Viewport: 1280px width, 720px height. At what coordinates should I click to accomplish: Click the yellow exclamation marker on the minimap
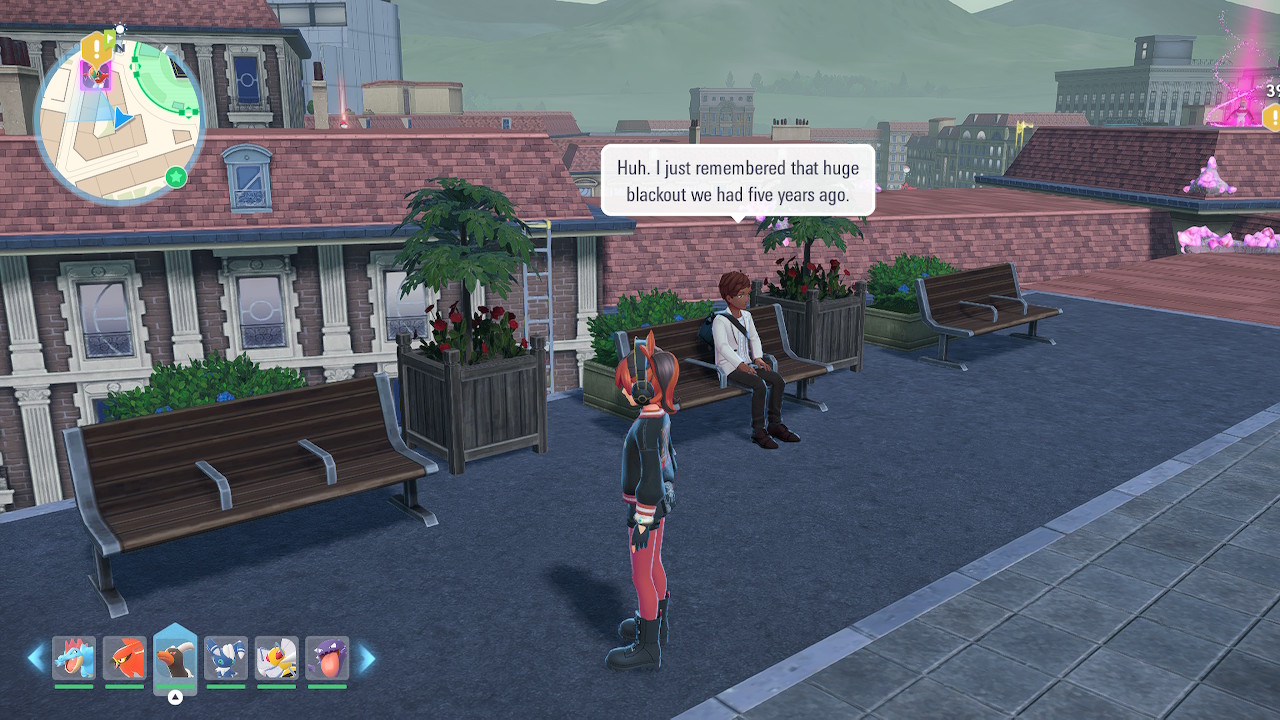pos(94,47)
